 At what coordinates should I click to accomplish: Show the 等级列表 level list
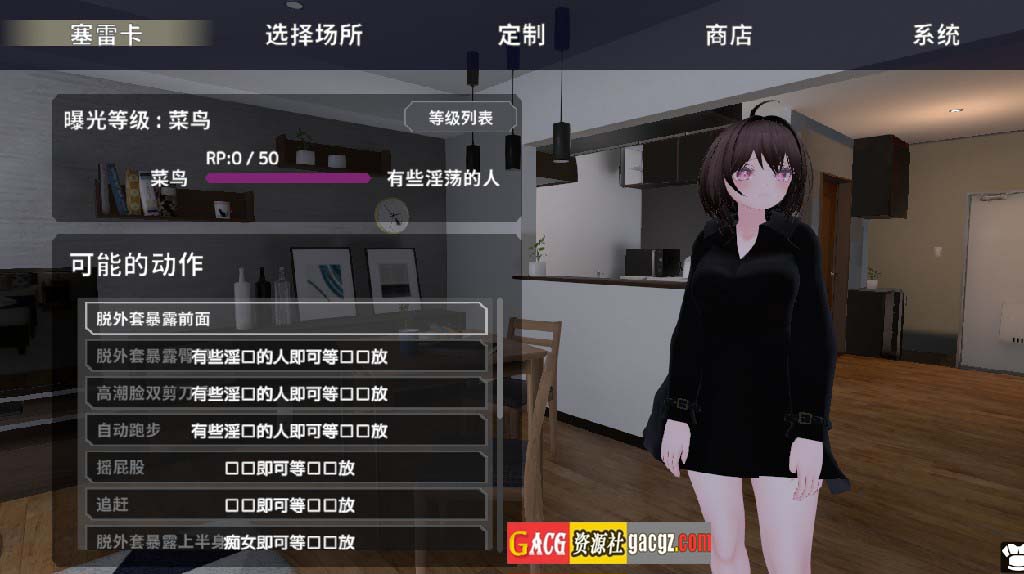(461, 117)
